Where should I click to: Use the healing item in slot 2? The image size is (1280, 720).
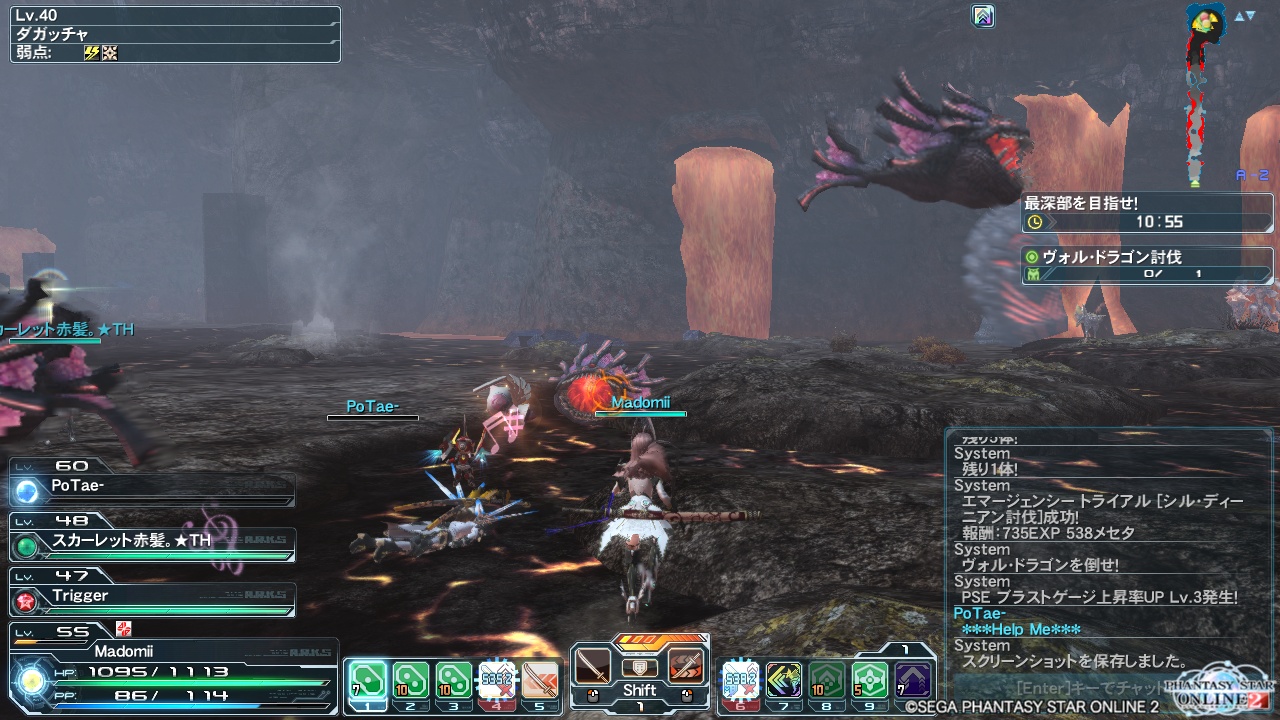(x=410, y=681)
